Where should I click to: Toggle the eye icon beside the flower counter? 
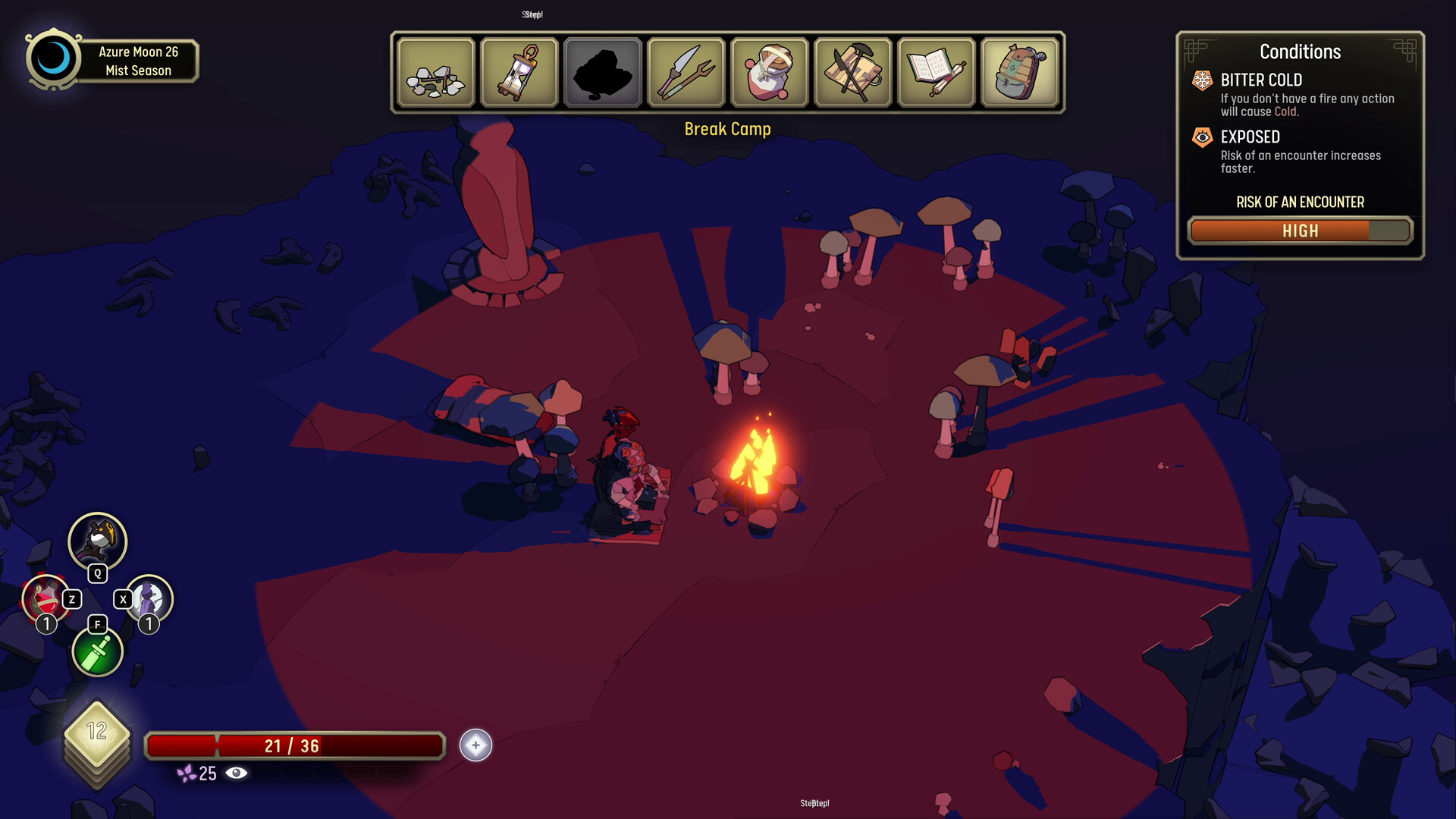(x=237, y=772)
